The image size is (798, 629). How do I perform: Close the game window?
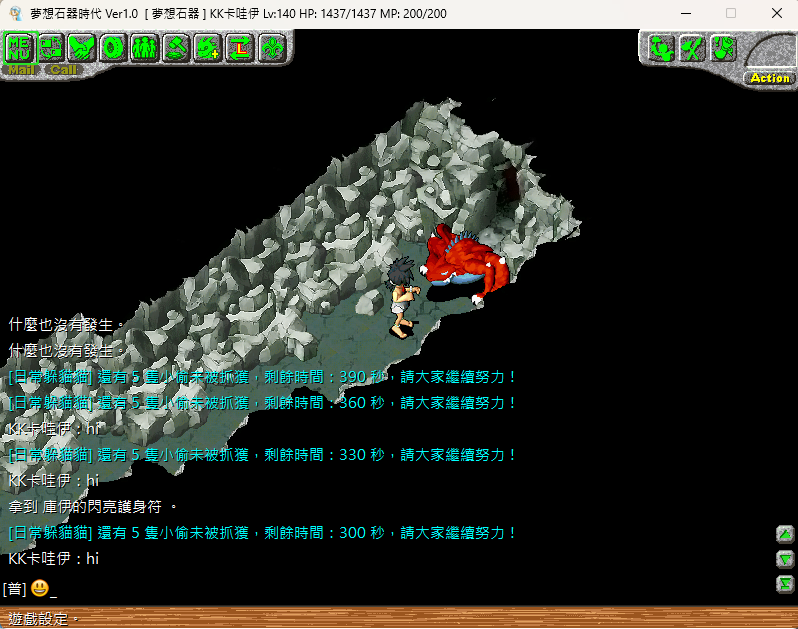point(776,14)
